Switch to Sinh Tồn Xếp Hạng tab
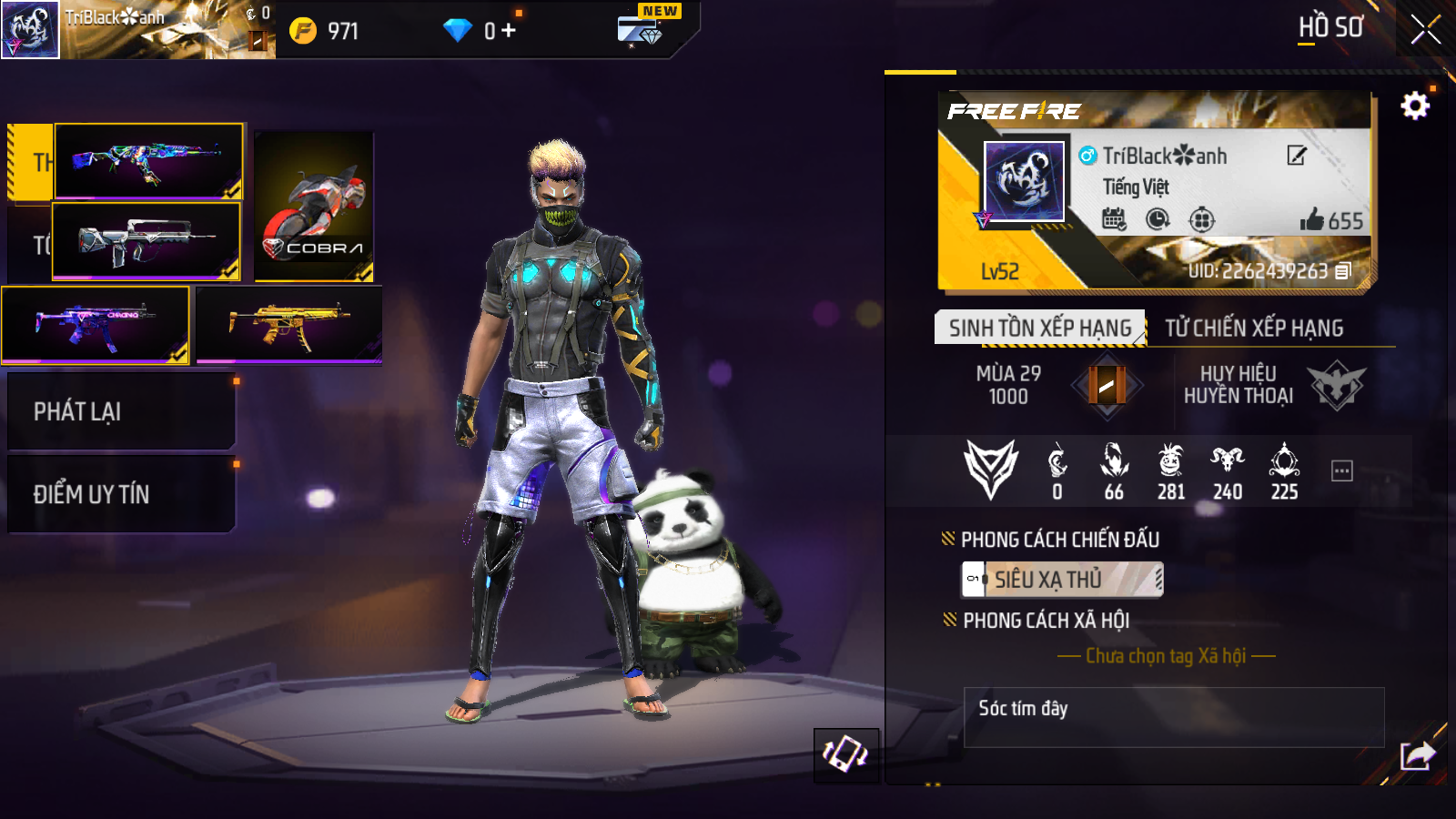Viewport: 1456px width, 819px height. pyautogui.click(x=1039, y=328)
